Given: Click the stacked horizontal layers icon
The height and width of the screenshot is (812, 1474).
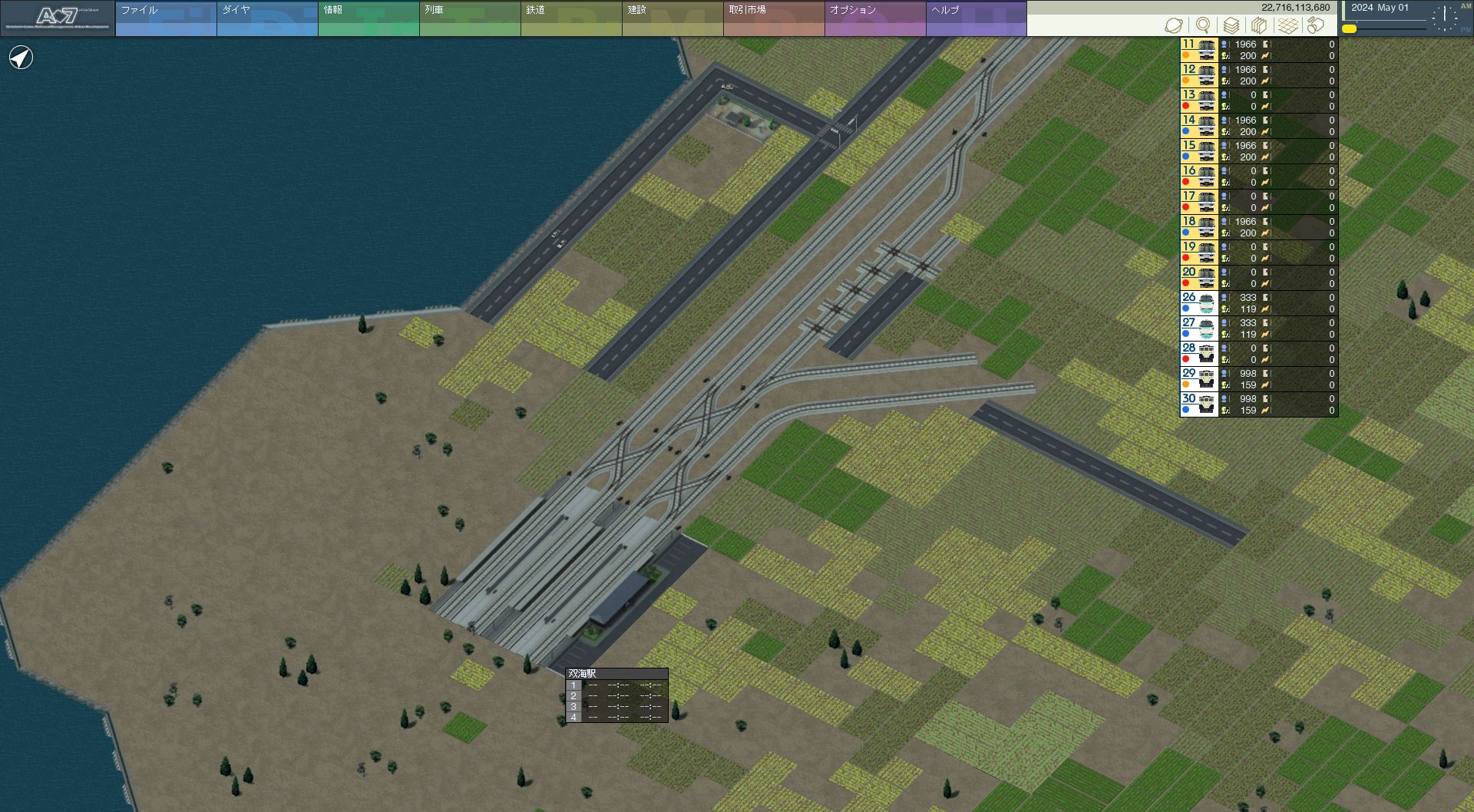Looking at the screenshot, I should [x=1231, y=25].
